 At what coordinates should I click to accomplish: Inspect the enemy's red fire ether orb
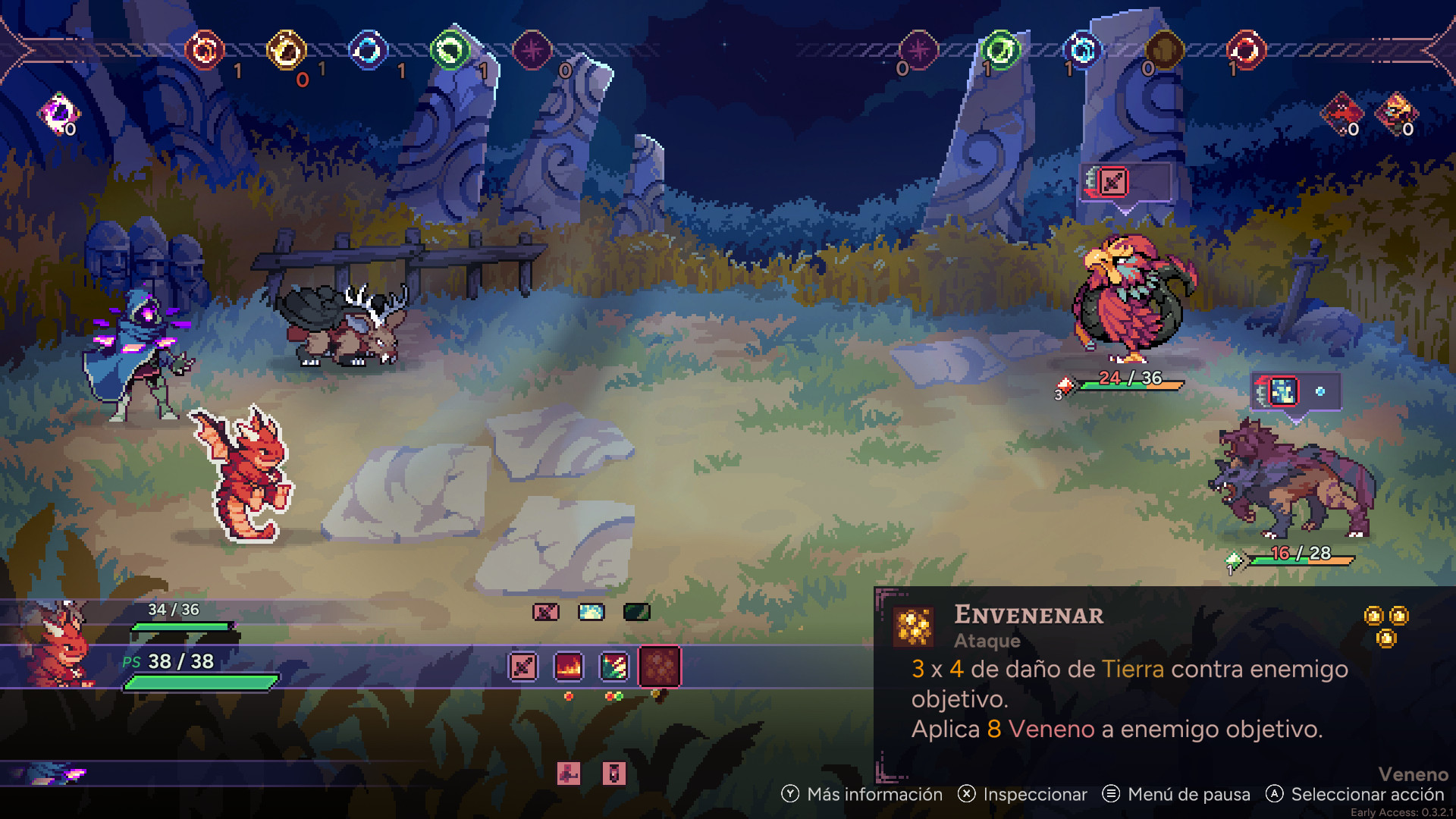click(x=1246, y=51)
